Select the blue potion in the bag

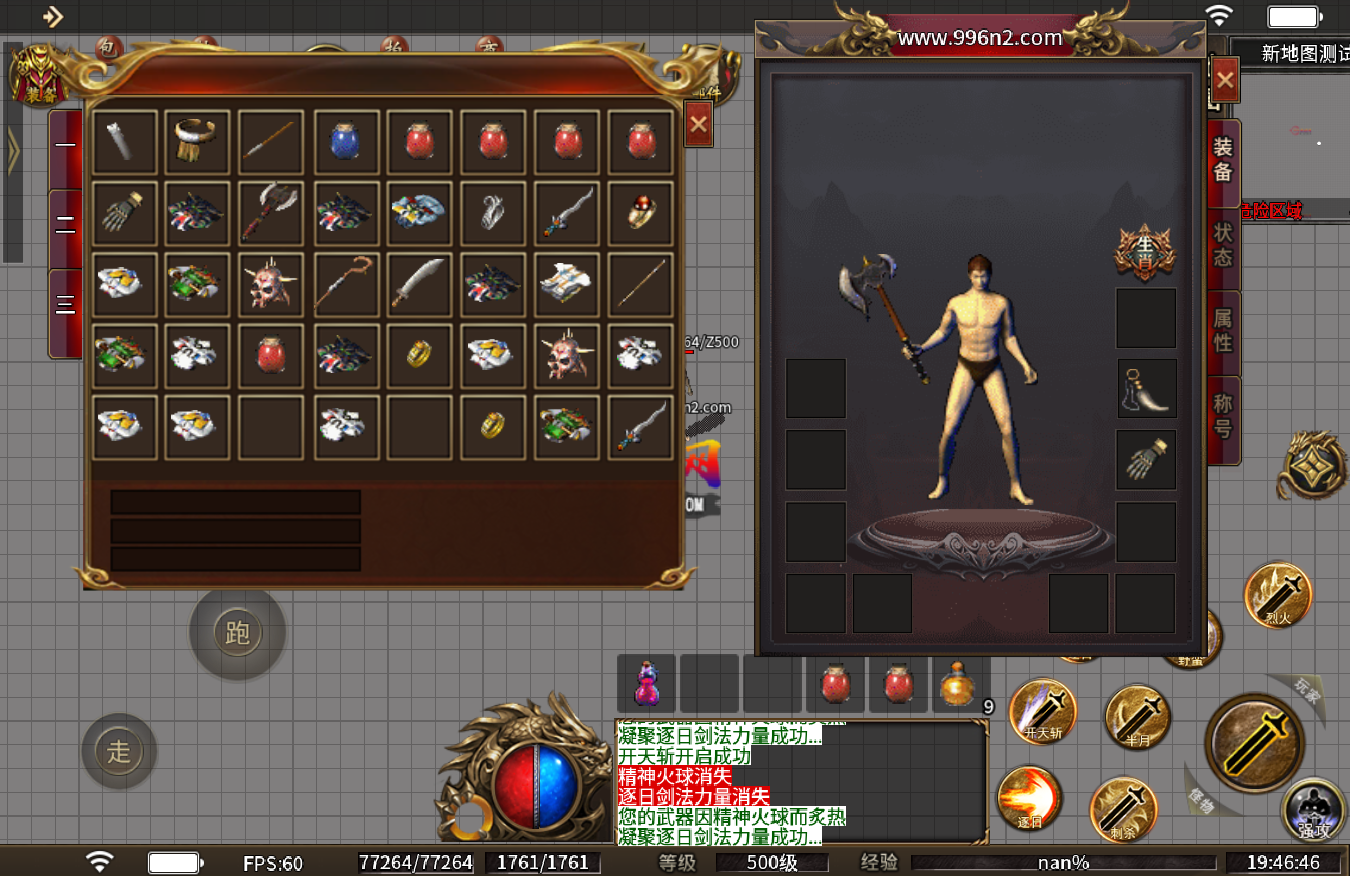[x=346, y=142]
